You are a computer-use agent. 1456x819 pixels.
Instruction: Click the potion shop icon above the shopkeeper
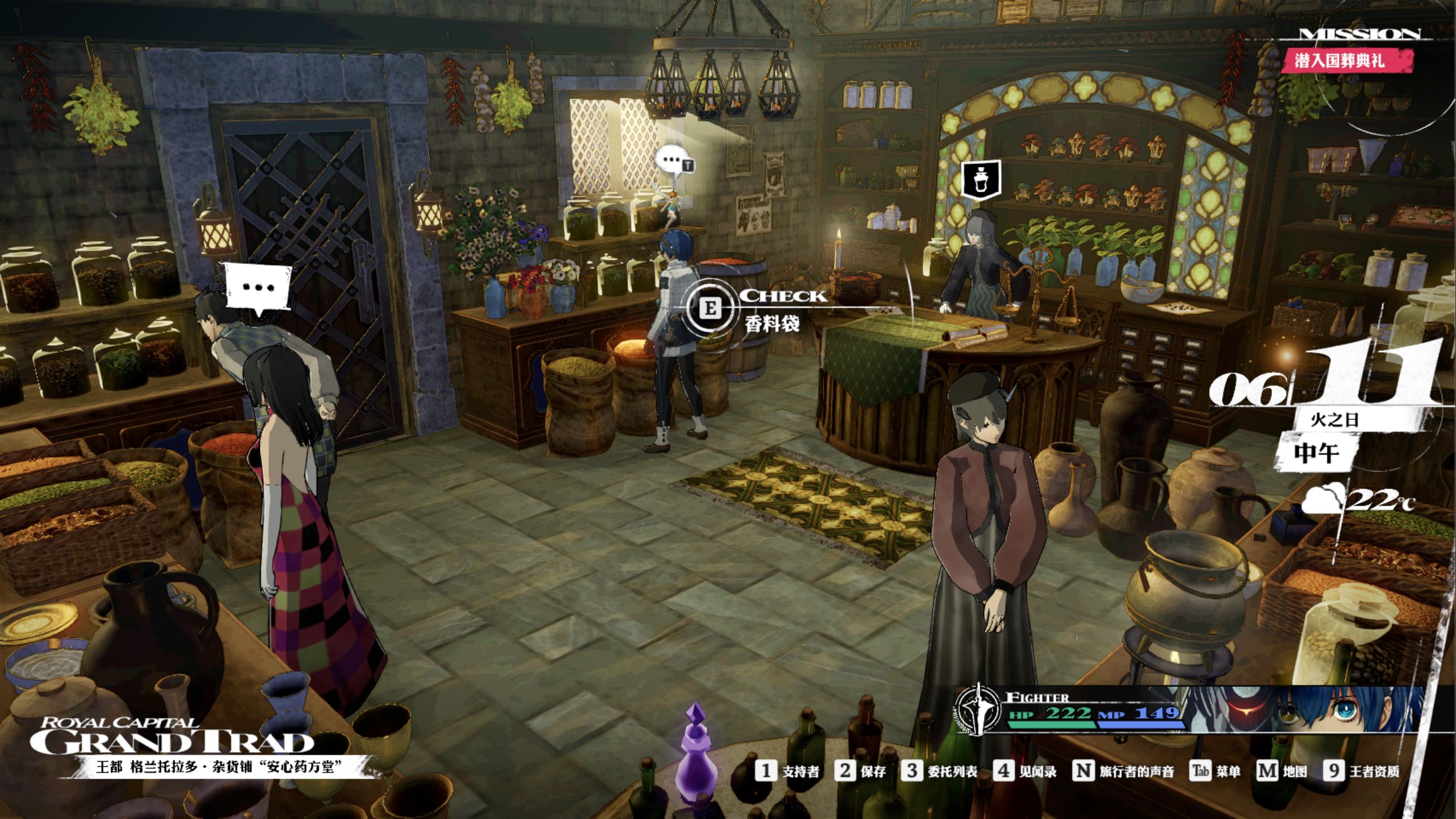pyautogui.click(x=981, y=179)
